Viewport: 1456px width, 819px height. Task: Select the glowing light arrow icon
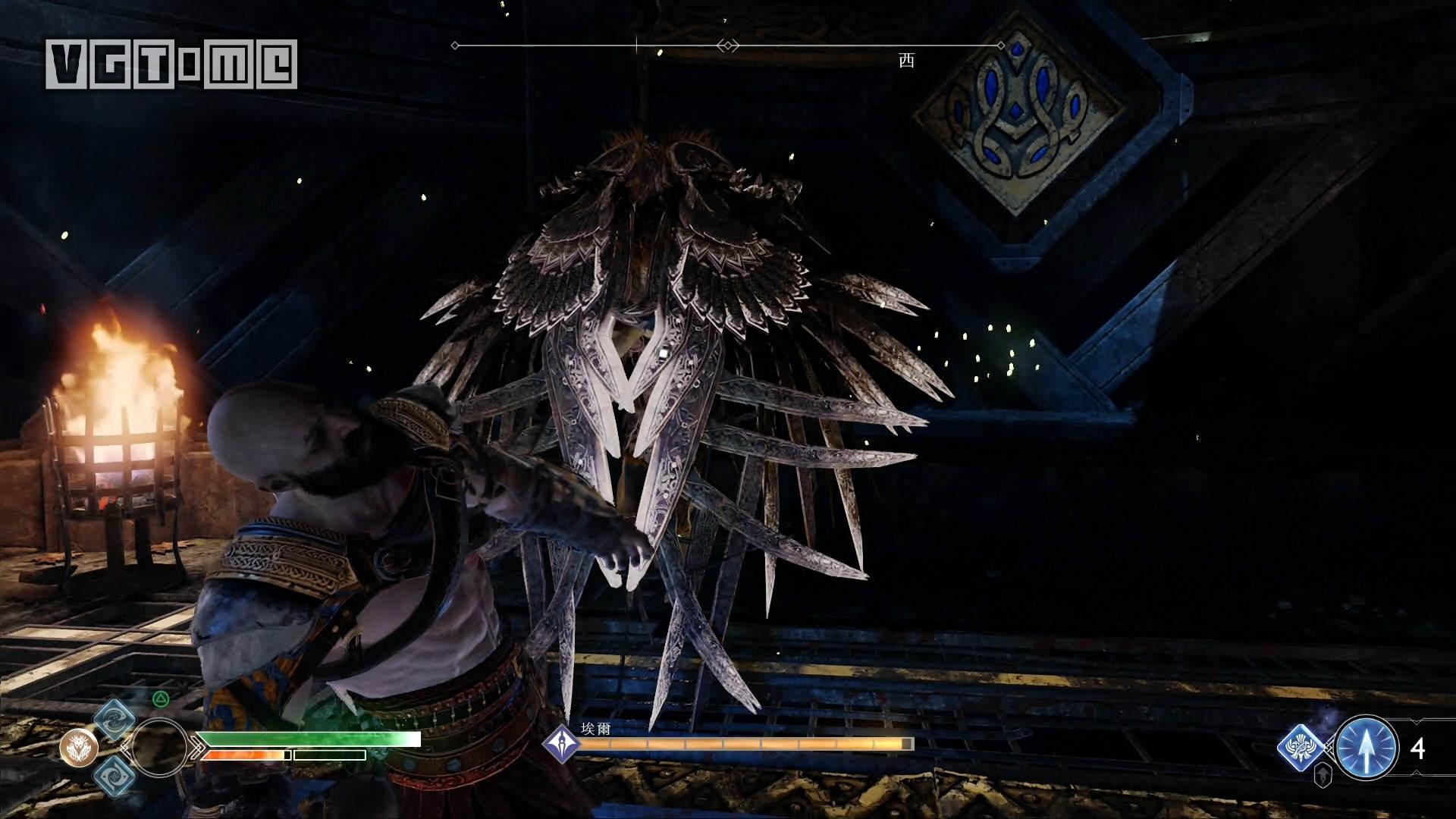[x=1367, y=748]
